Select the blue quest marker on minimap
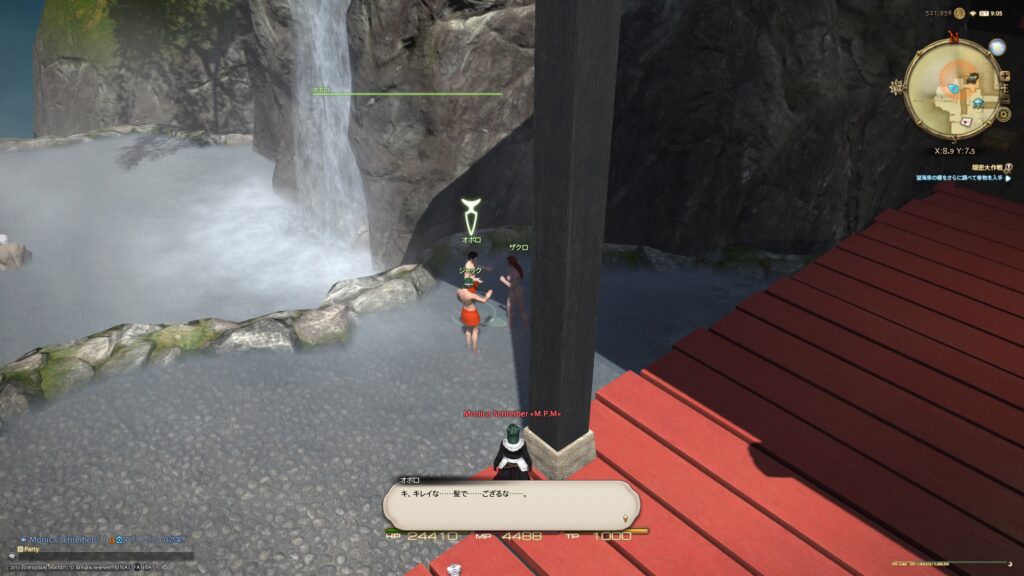1024x576 pixels. tap(954, 88)
